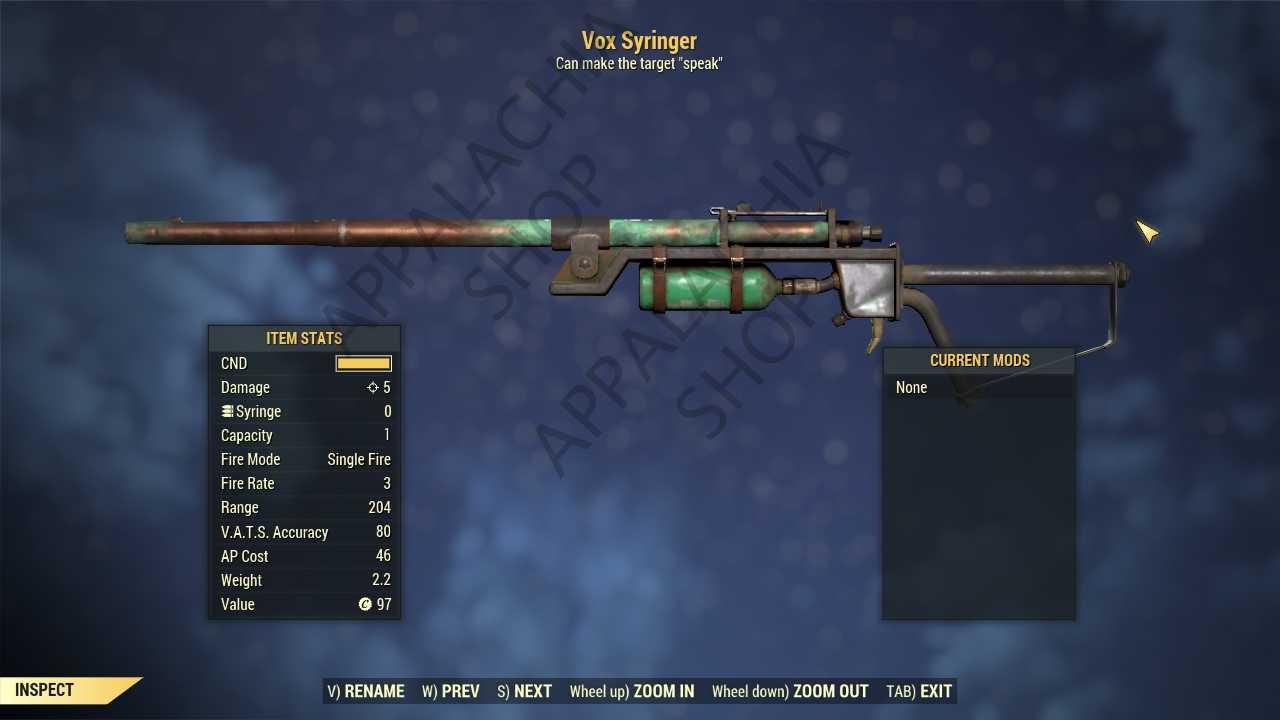The height and width of the screenshot is (720, 1280).
Task: Go to the previous item with PREV
Action: click(450, 691)
